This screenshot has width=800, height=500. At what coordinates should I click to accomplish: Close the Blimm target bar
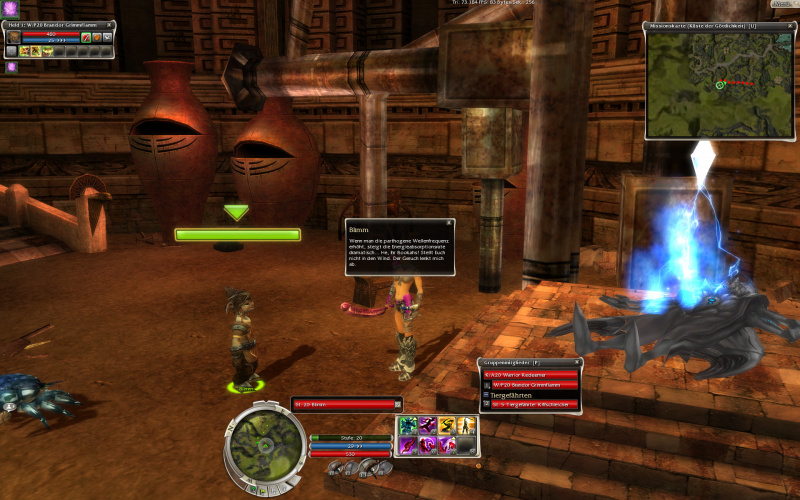pos(398,404)
